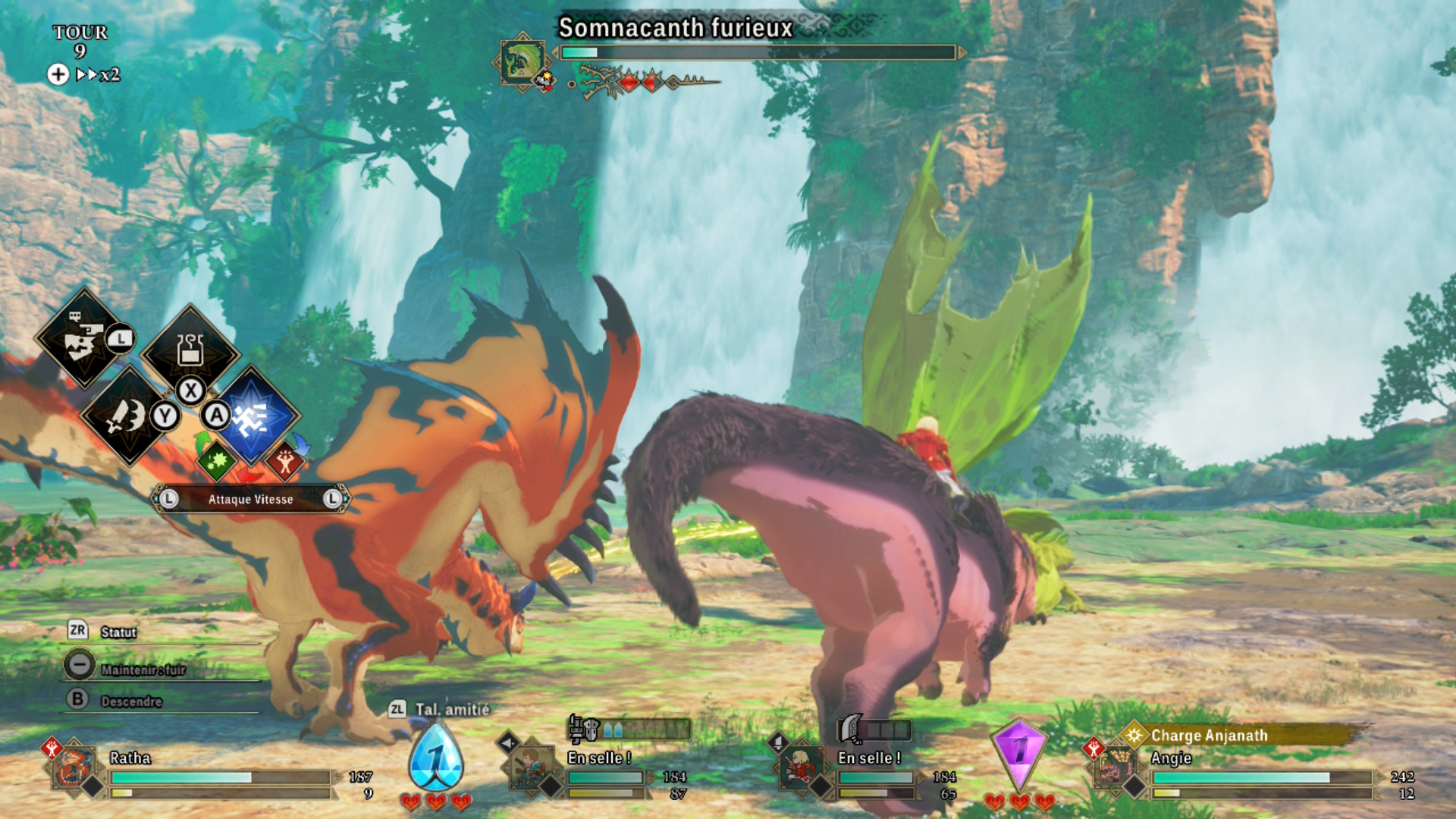
Task: Select Descendre to dismount
Action: (x=130, y=701)
